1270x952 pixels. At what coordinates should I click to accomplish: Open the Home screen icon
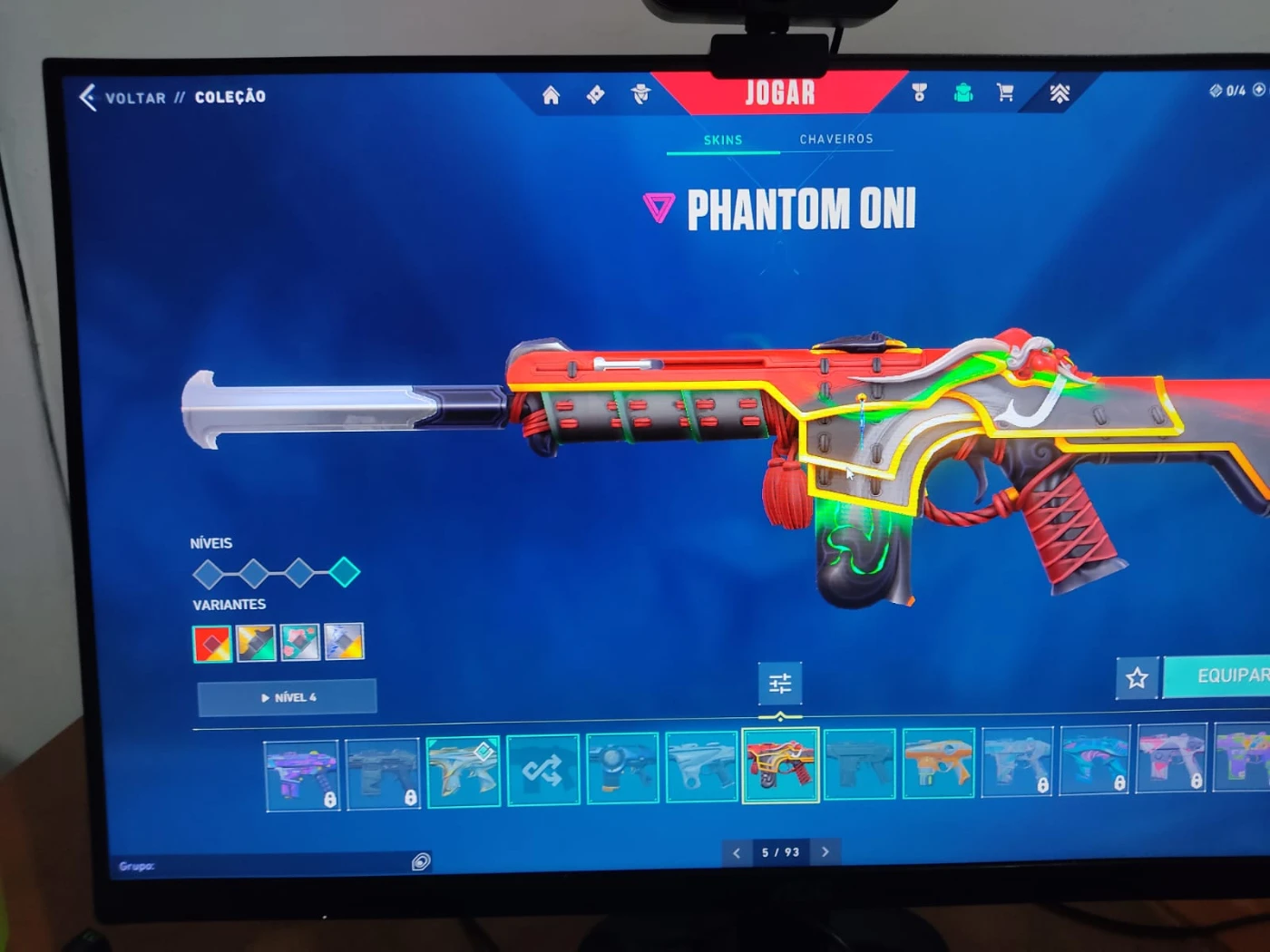[x=551, y=94]
